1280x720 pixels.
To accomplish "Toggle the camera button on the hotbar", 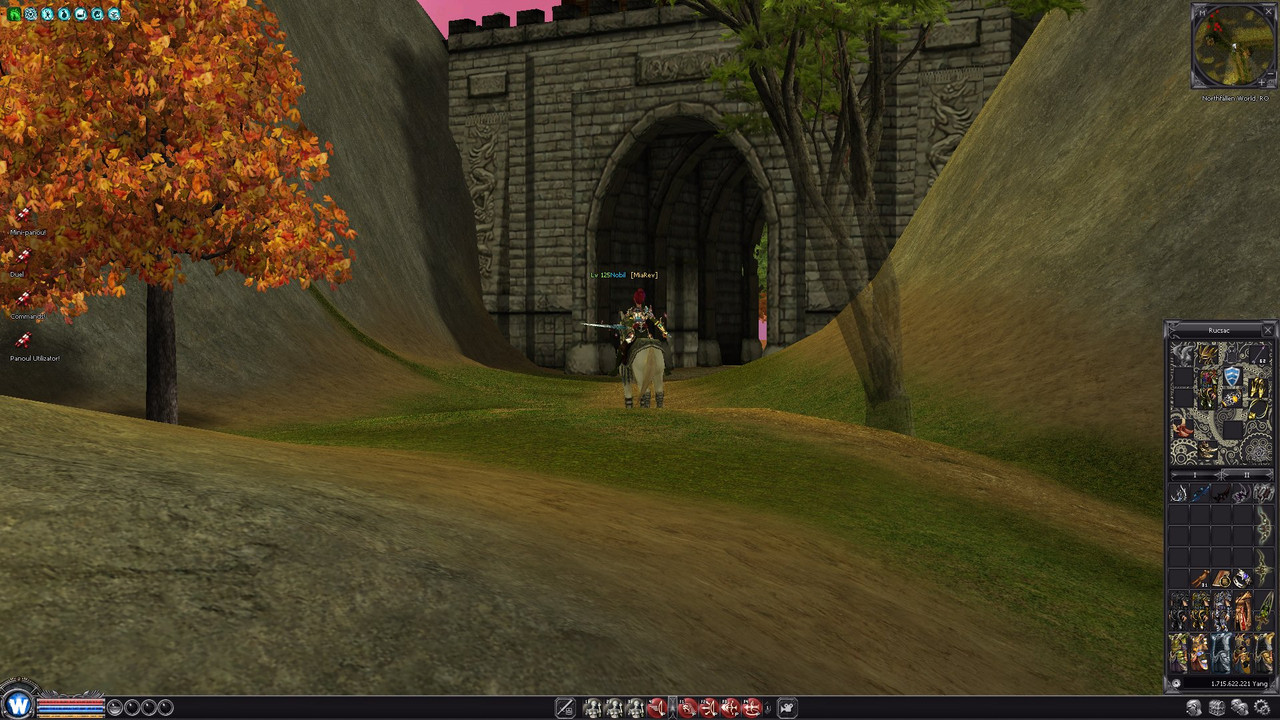I will (787, 708).
